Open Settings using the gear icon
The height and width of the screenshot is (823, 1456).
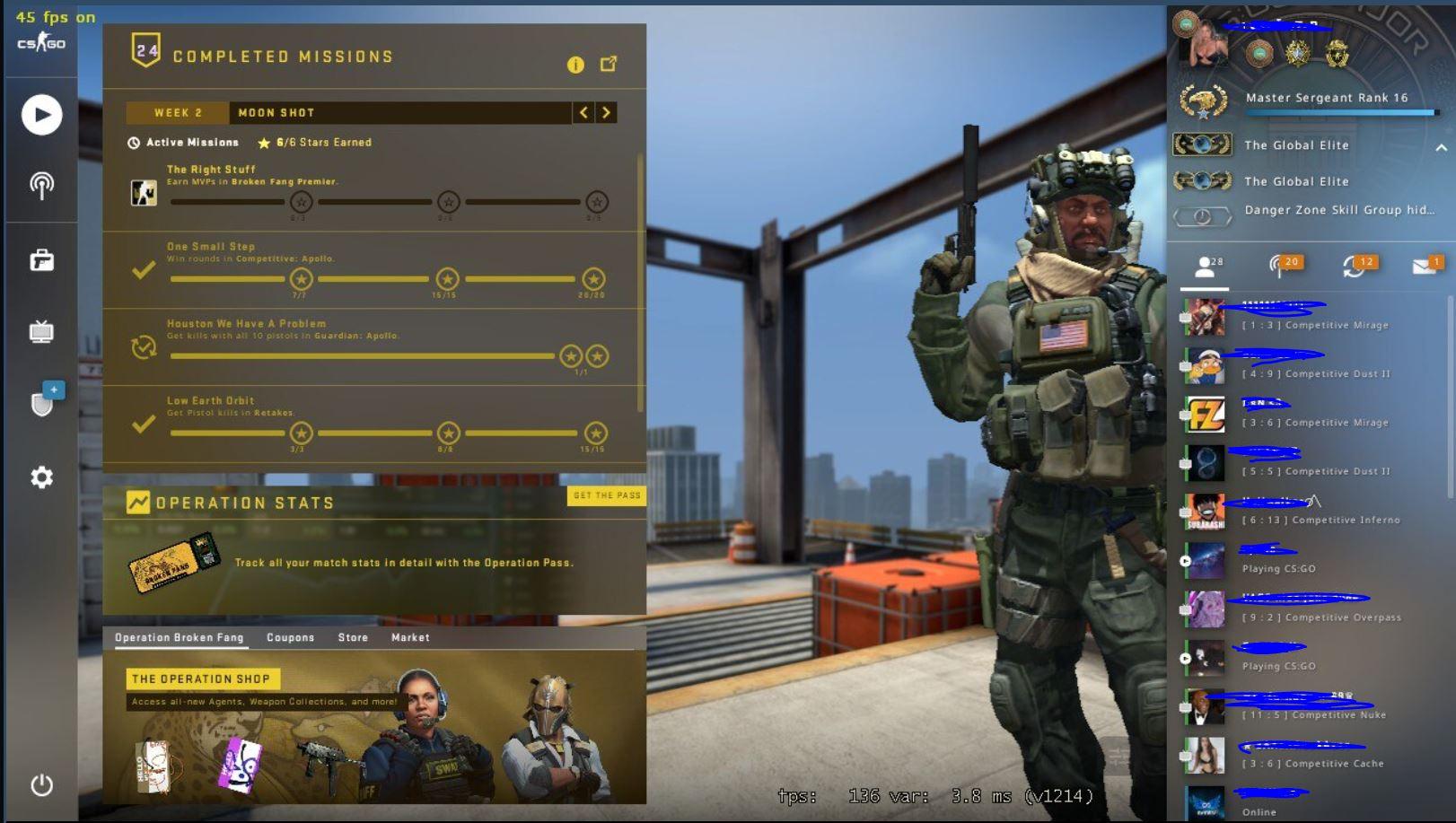pos(40,478)
